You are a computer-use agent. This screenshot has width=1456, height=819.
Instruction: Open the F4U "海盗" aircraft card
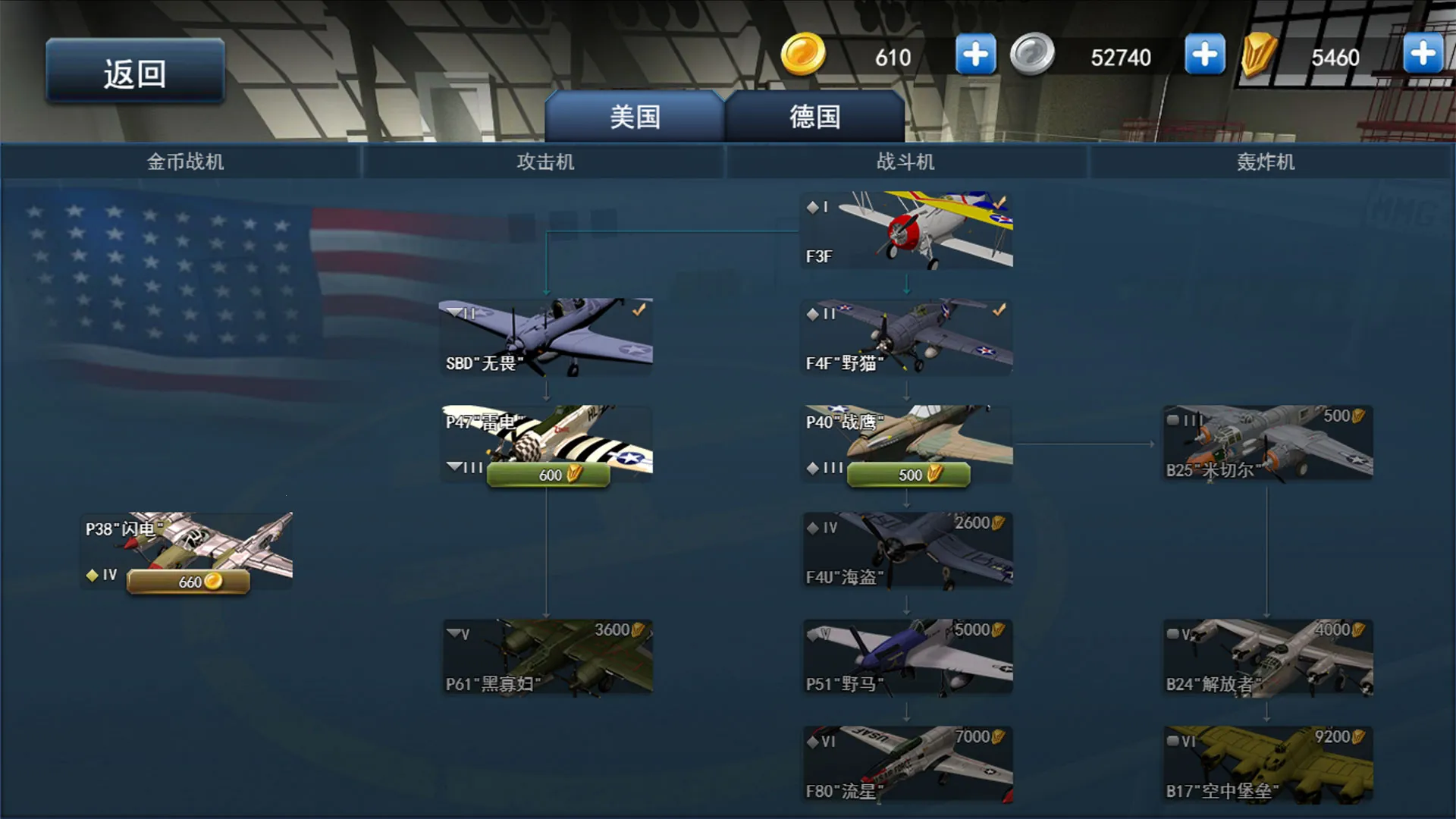pos(905,550)
